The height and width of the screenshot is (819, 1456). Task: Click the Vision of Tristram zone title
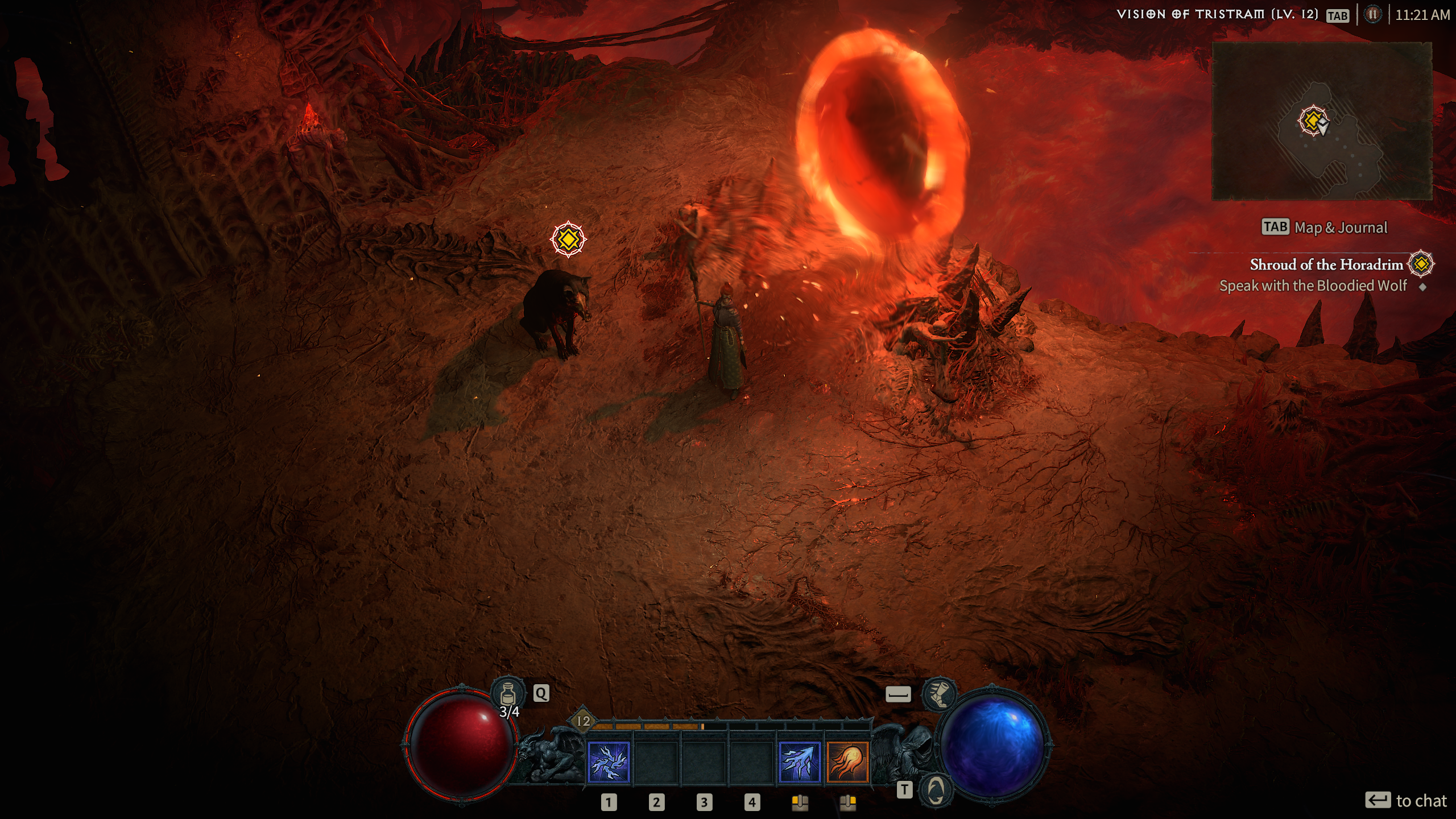(1217, 14)
